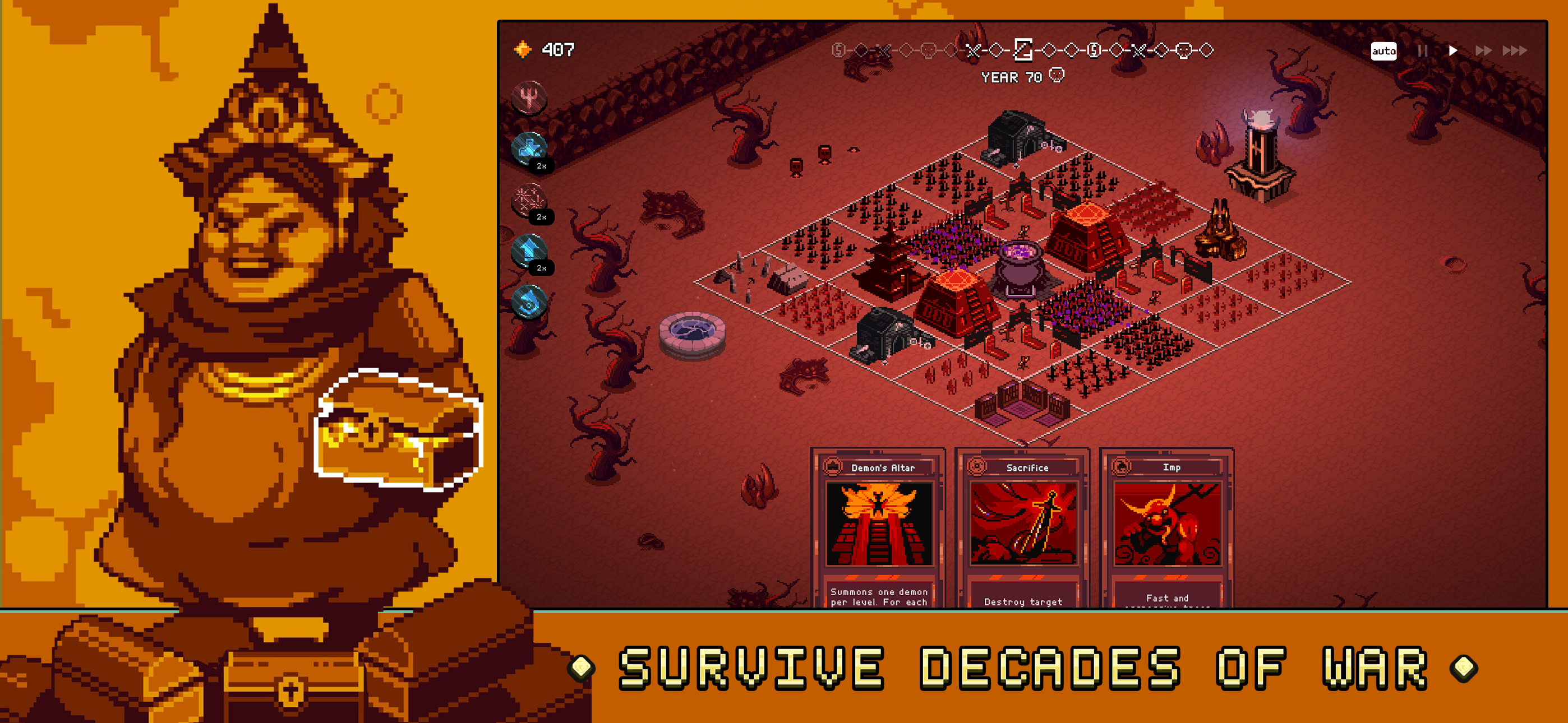Pause the game simulation
The image size is (1568, 723).
click(1423, 51)
